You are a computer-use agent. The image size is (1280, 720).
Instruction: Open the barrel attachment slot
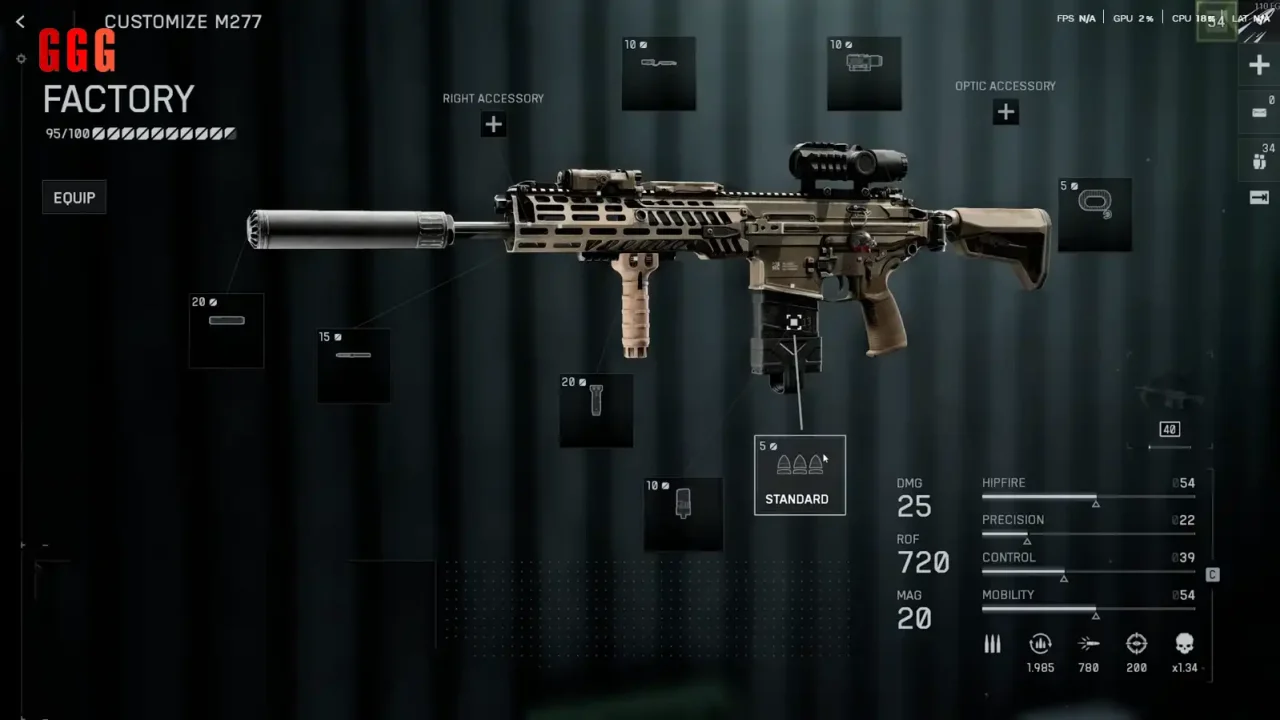tap(353, 366)
